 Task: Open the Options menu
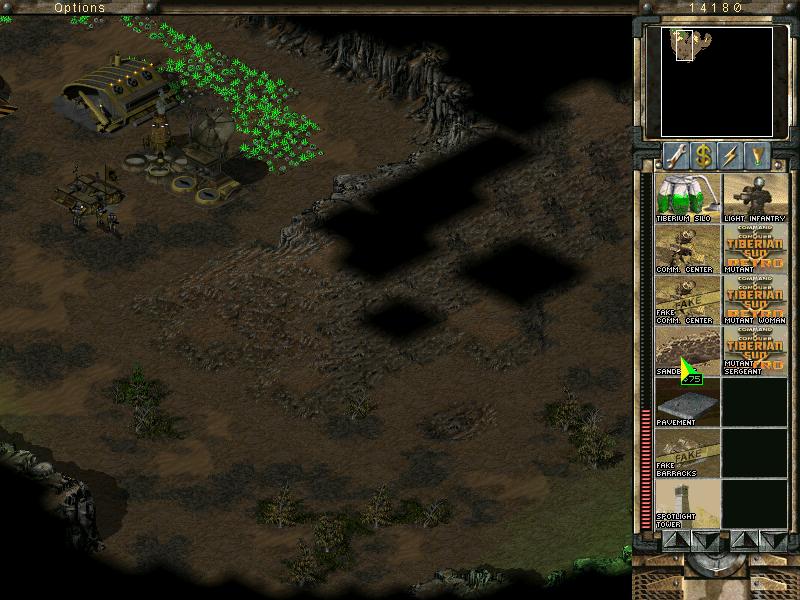[79, 7]
